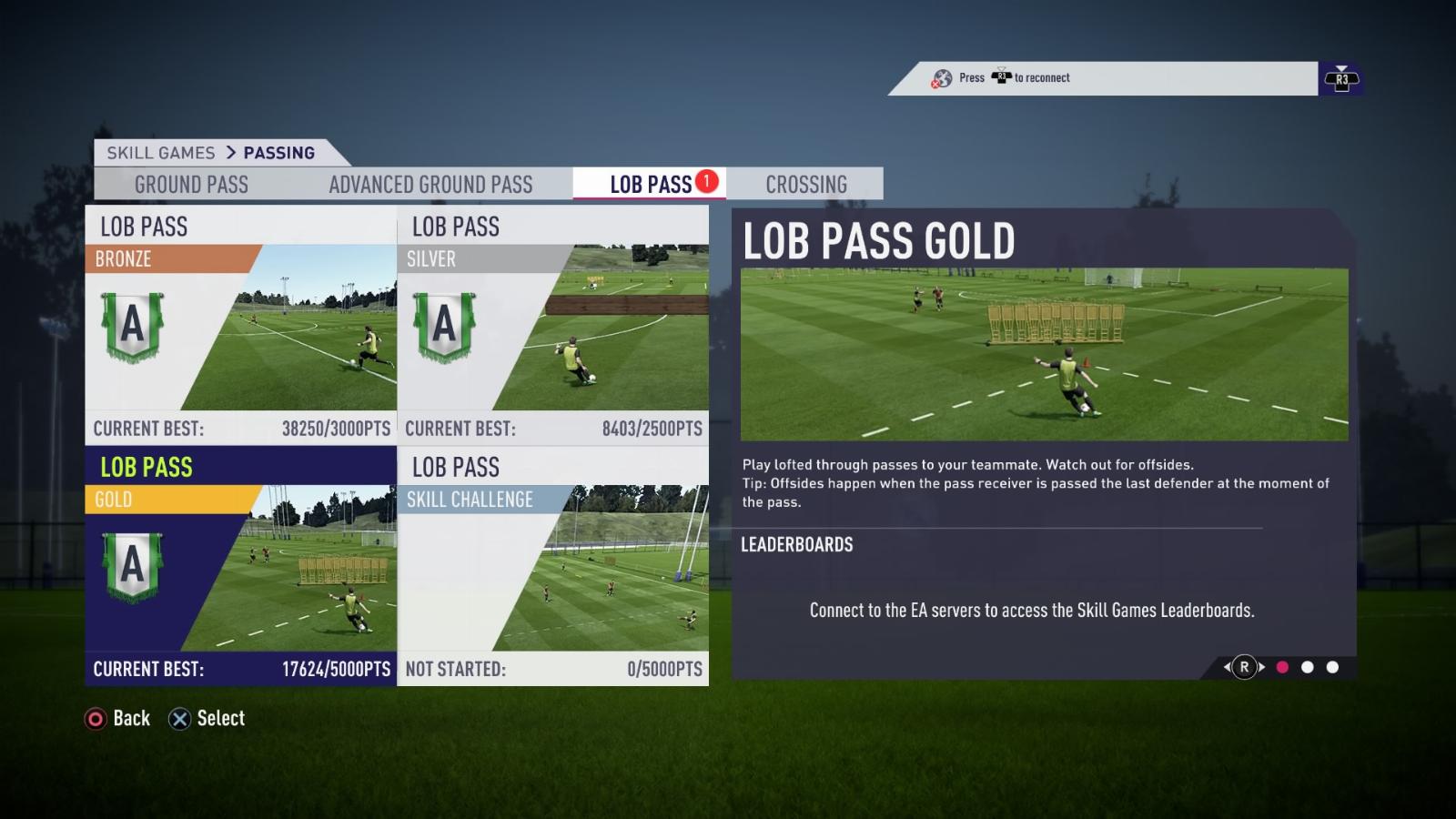Open the Advanced Ground Pass tab
This screenshot has height=819, width=1456.
[430, 185]
